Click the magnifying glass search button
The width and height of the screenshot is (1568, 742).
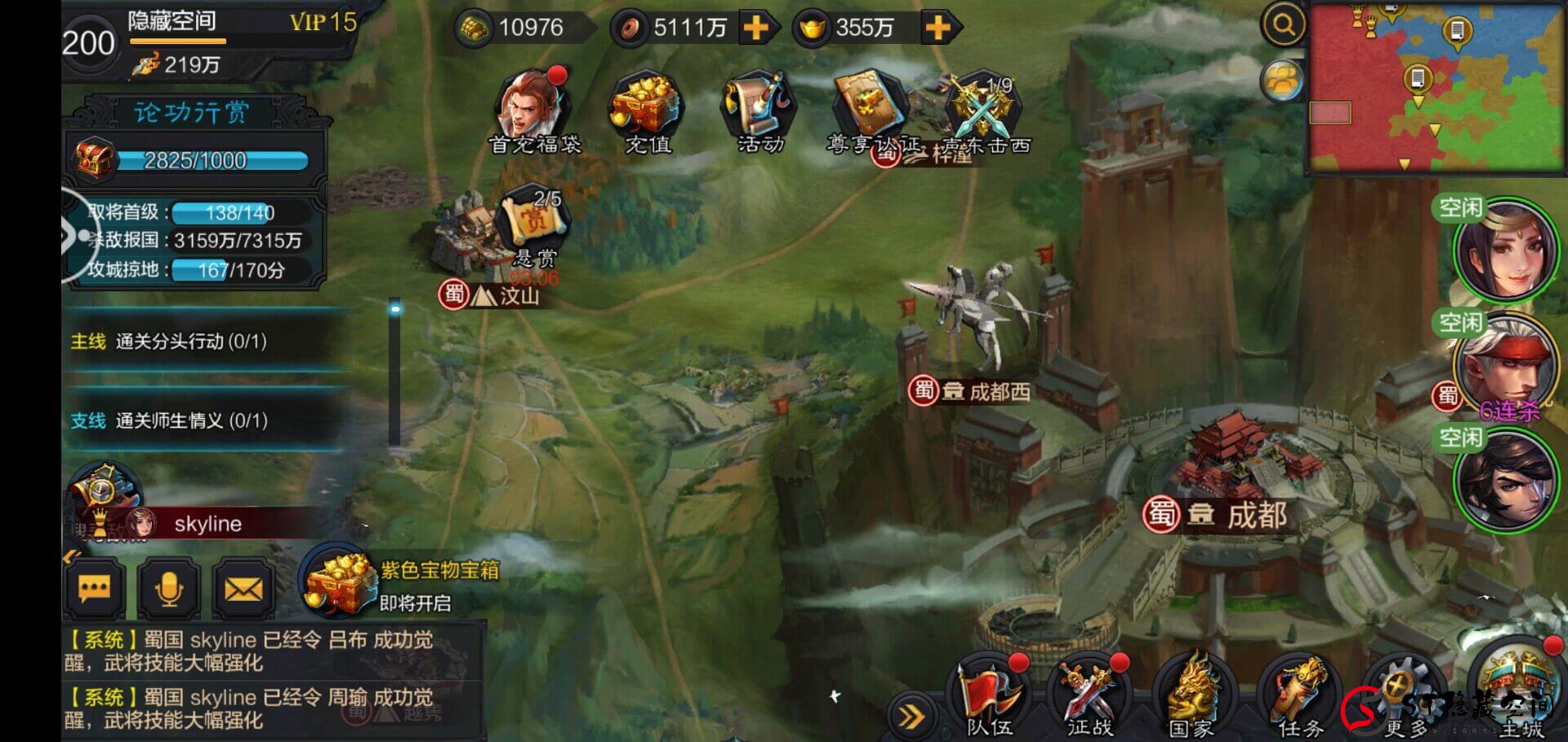pyautogui.click(x=1283, y=26)
